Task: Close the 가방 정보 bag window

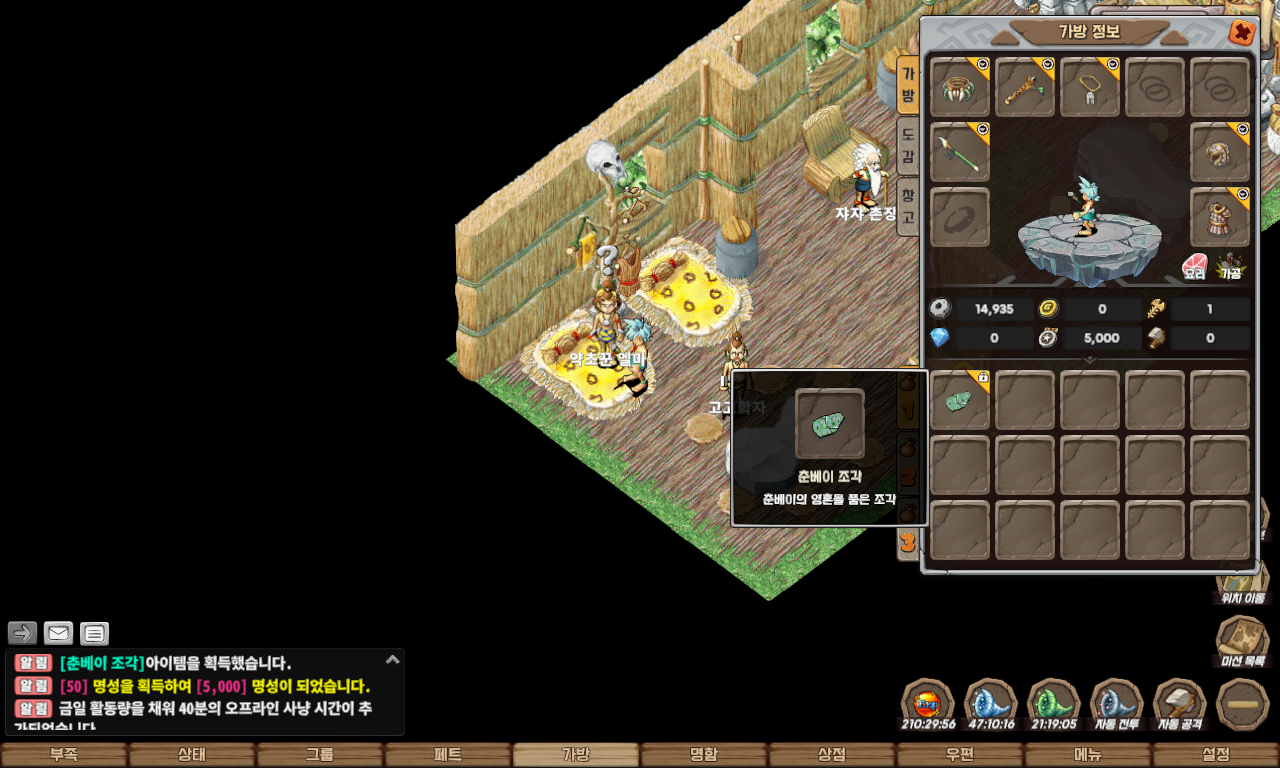Action: [1242, 33]
